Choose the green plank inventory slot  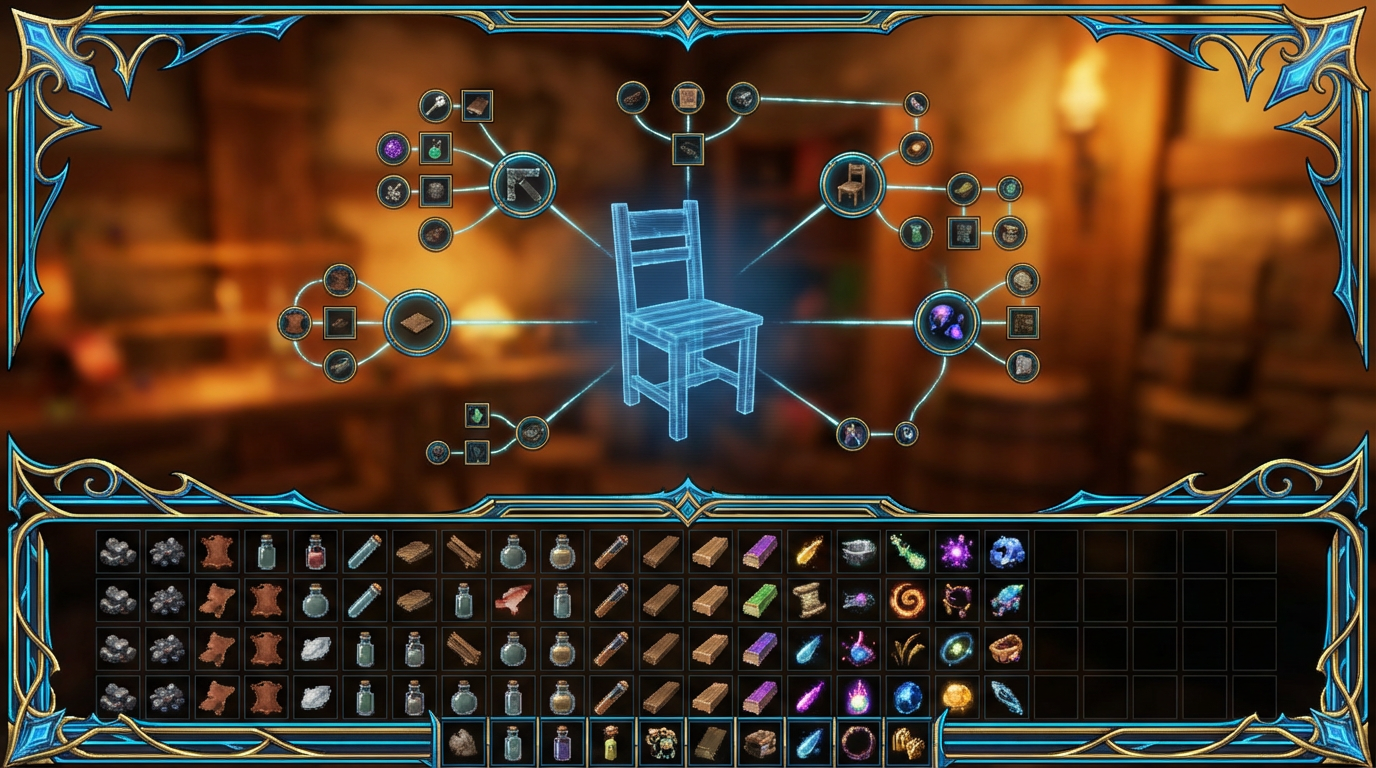point(759,600)
